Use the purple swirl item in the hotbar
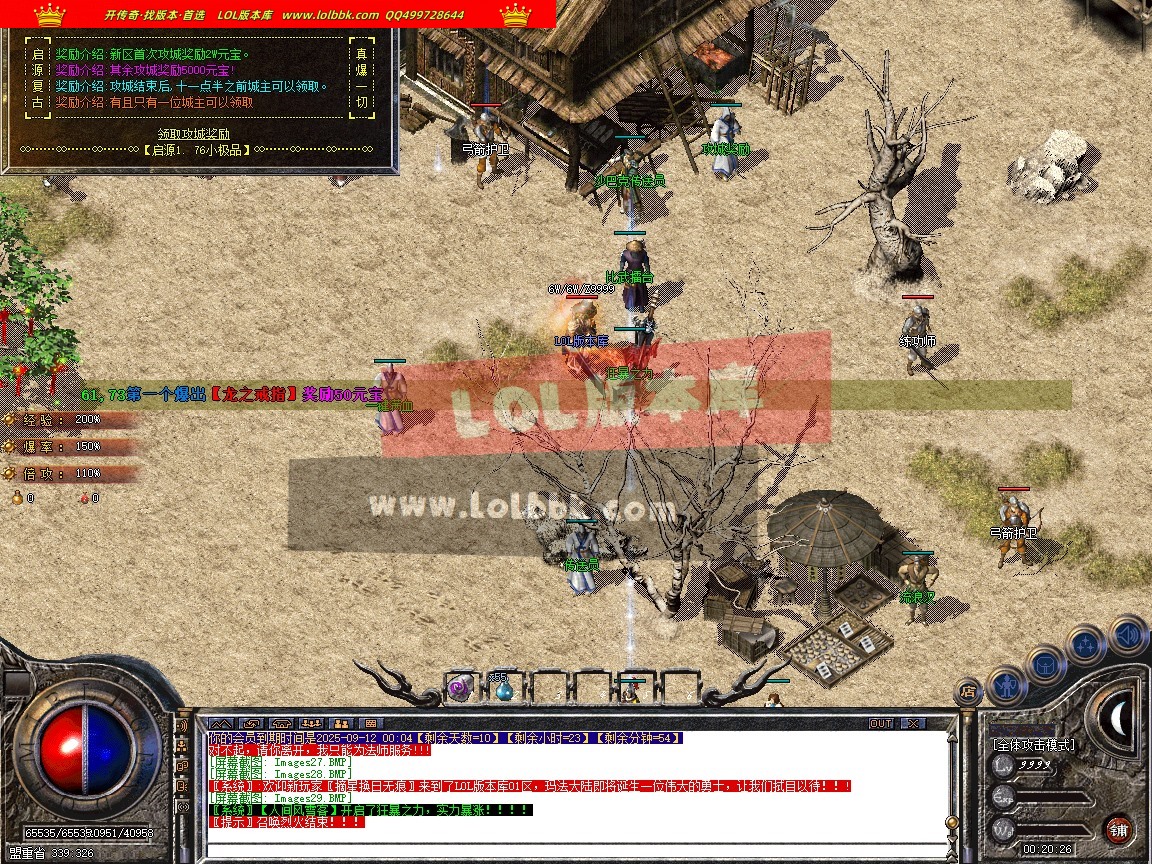The image size is (1152, 864). 460,688
